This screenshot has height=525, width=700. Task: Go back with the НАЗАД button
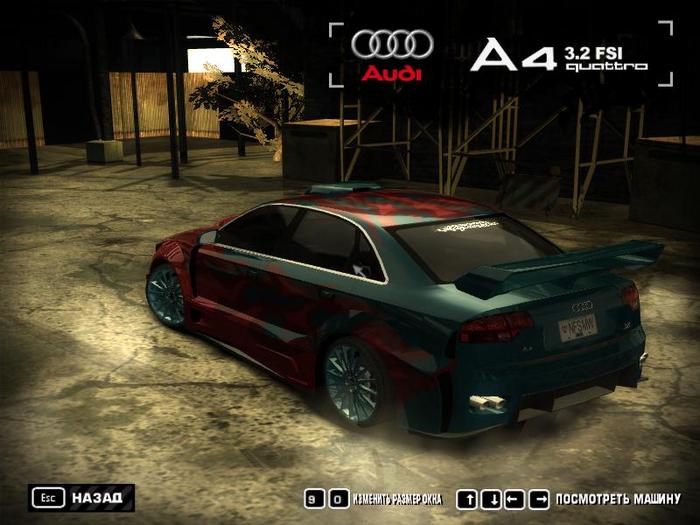click(83, 497)
